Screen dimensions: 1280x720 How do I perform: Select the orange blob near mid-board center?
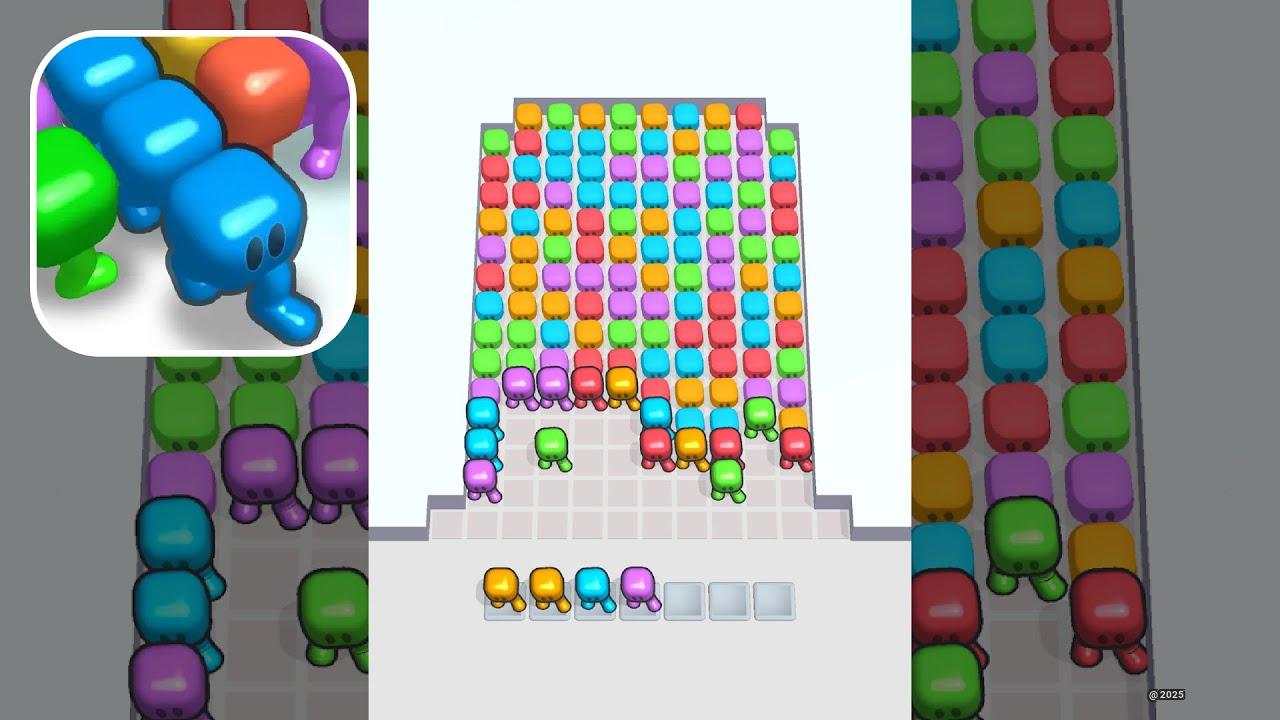pos(691,447)
